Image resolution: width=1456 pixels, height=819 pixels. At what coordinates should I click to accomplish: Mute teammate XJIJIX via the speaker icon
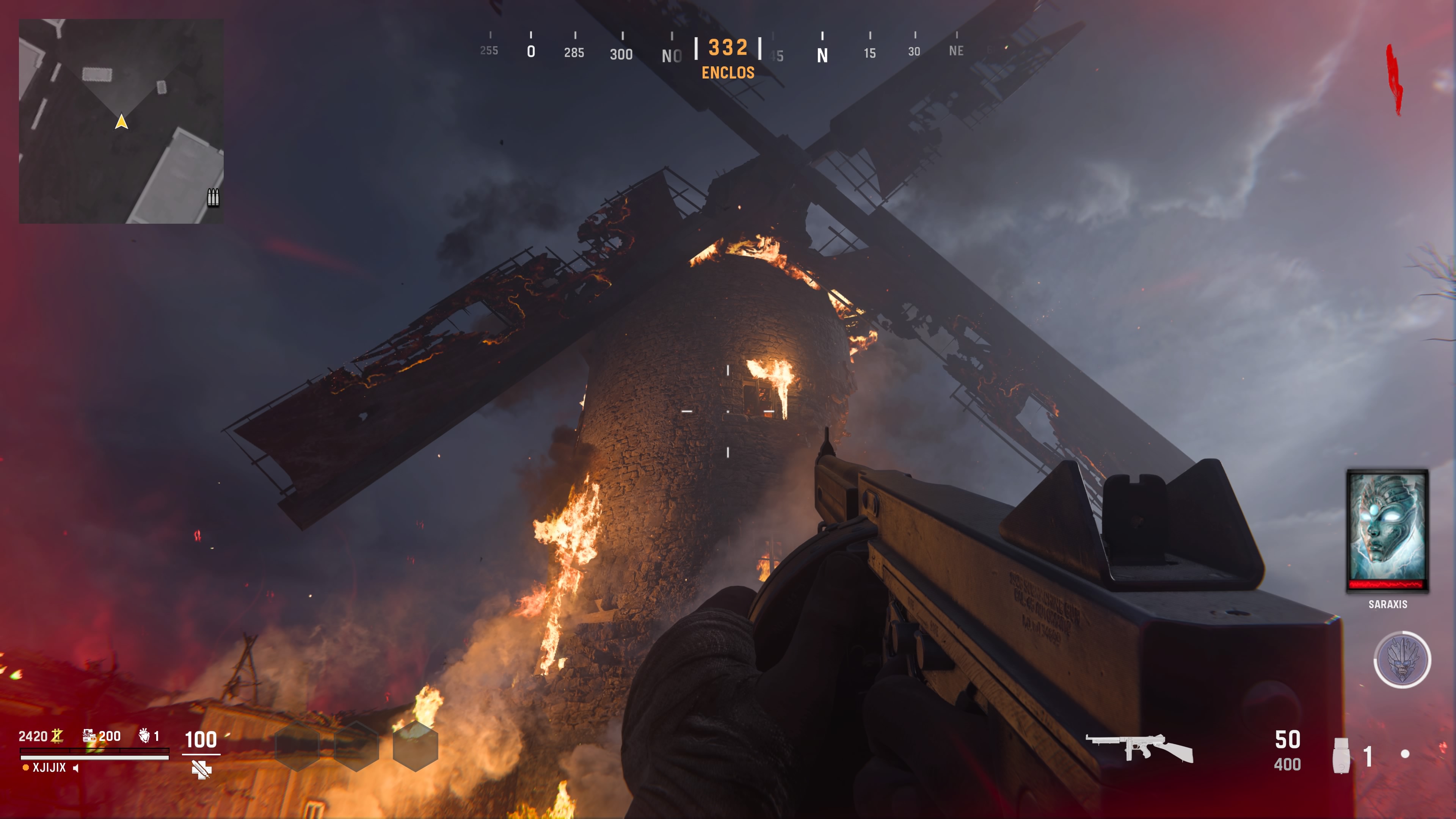click(76, 768)
